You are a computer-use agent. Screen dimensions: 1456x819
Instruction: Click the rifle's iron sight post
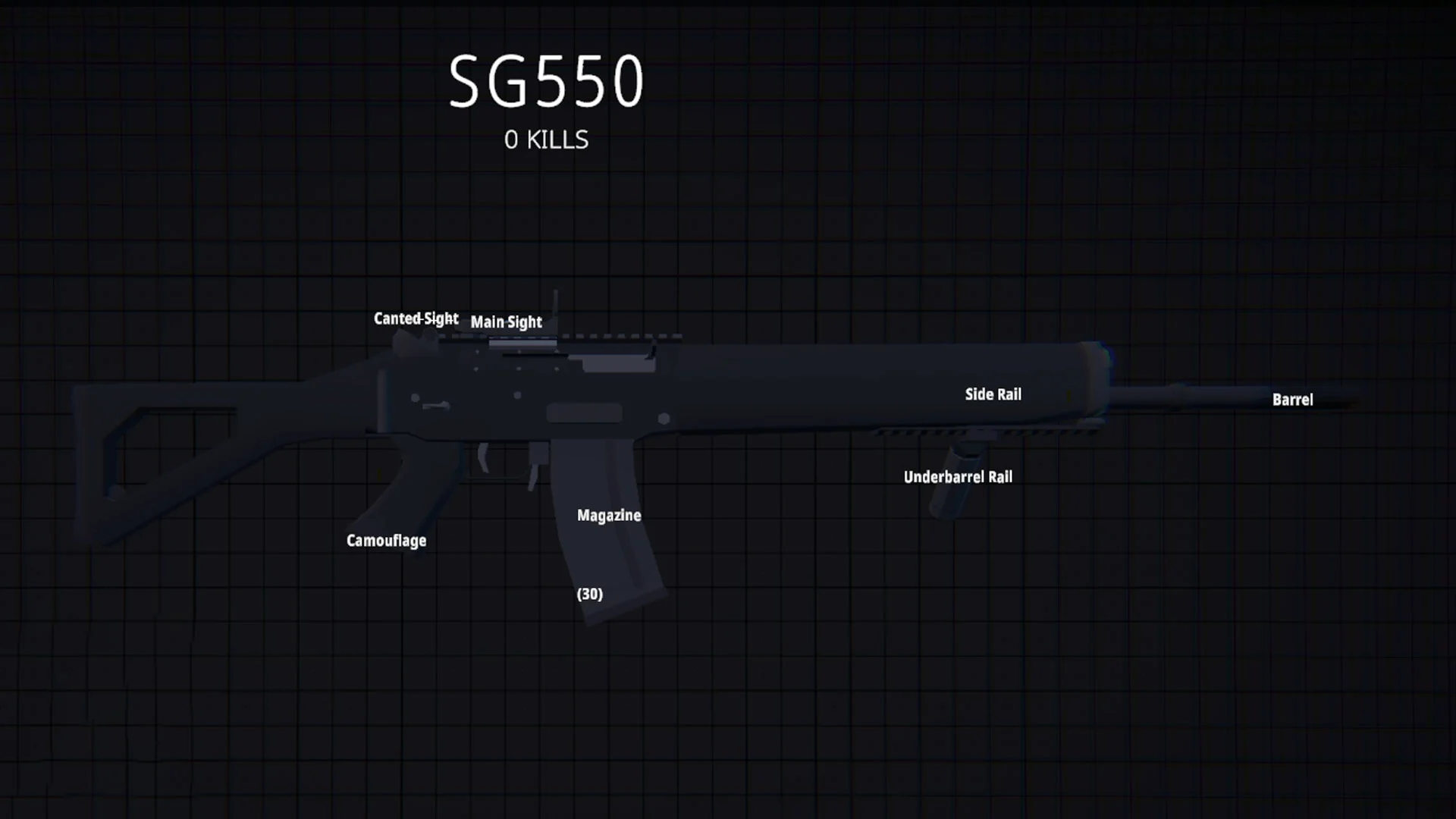coord(557,303)
